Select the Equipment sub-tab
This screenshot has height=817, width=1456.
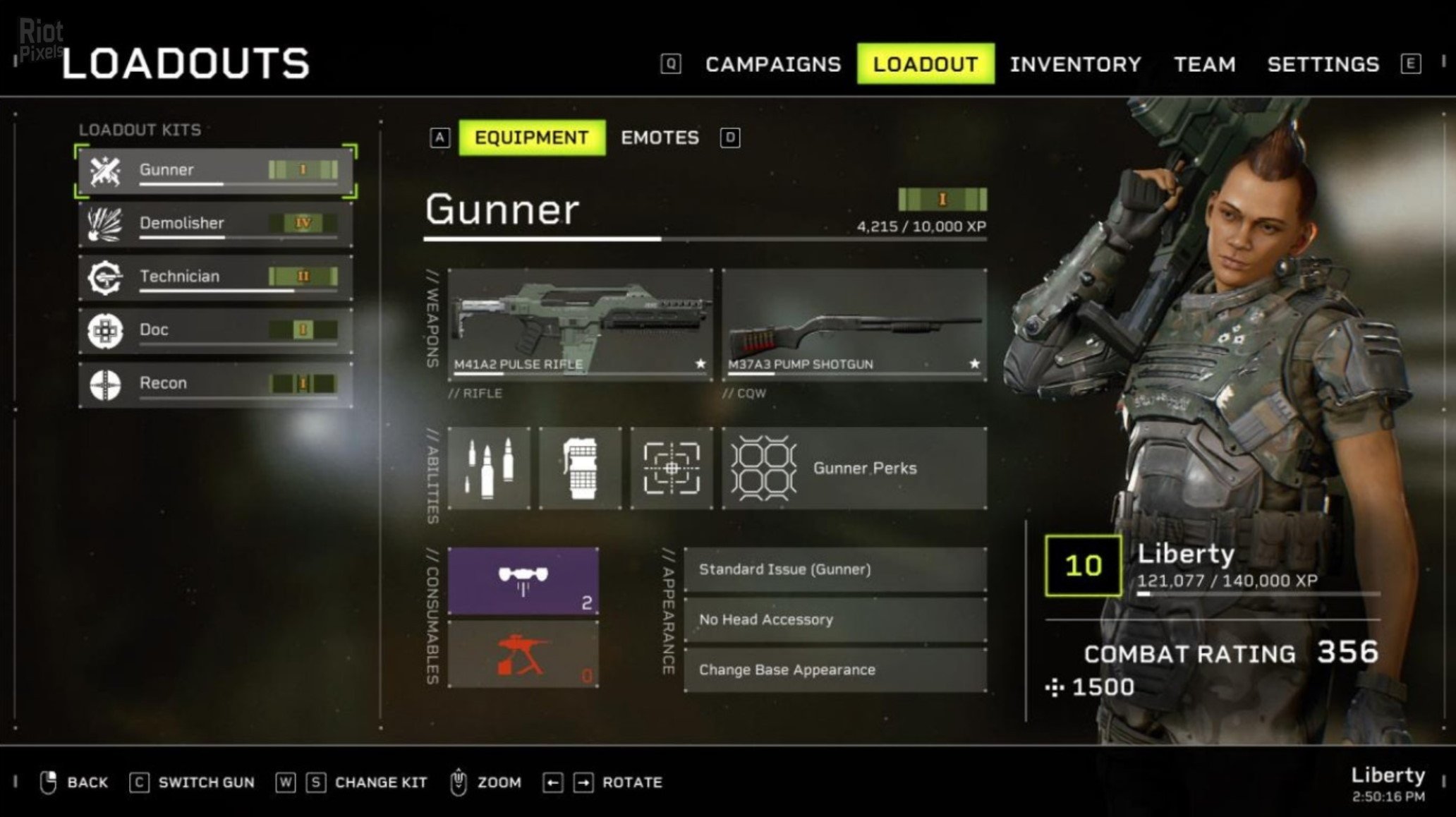(x=531, y=138)
